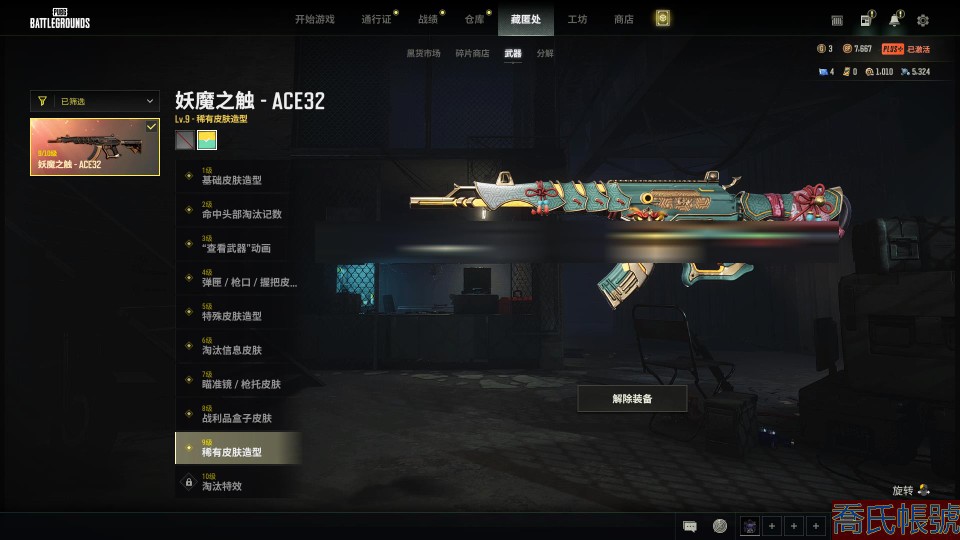Select the 分解 sub-tab
The image size is (960, 540).
545,53
